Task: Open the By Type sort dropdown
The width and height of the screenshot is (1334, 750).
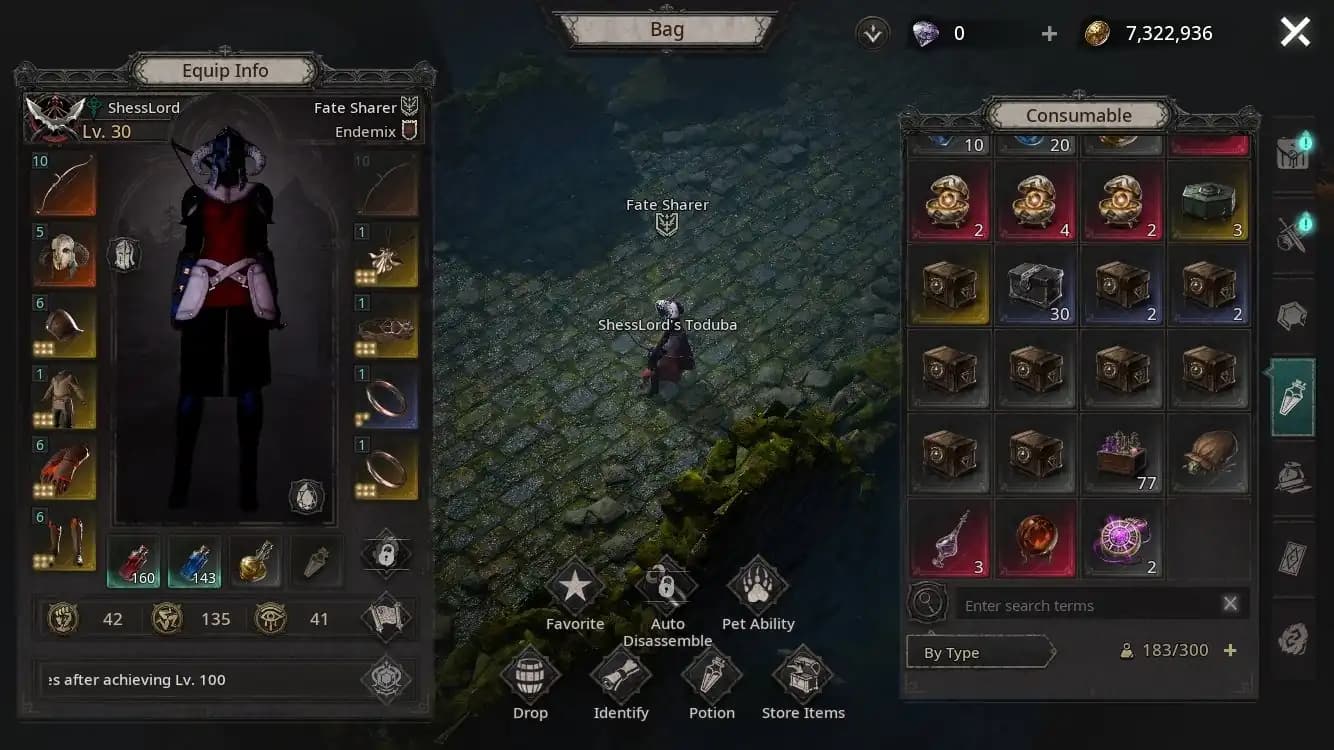Action: (x=980, y=653)
